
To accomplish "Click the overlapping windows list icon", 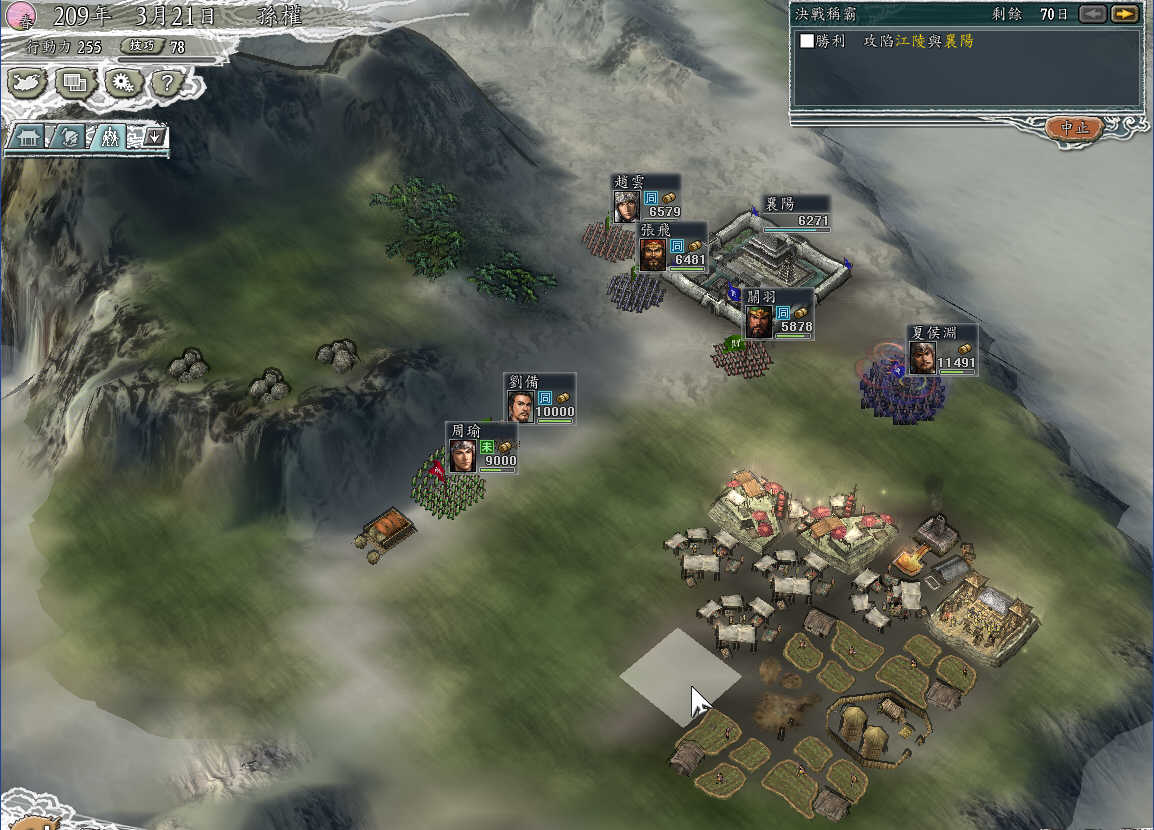I will [x=75, y=83].
